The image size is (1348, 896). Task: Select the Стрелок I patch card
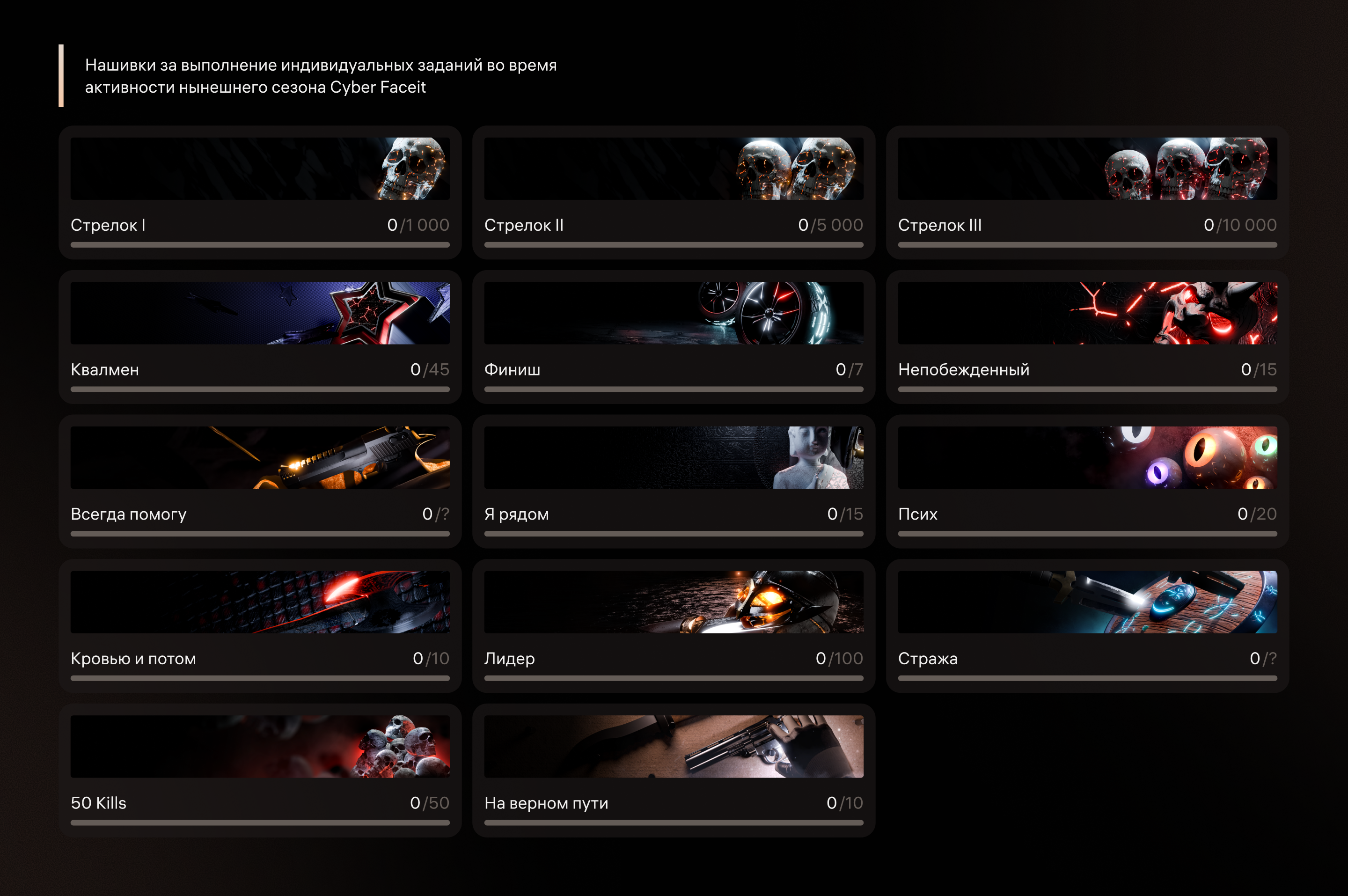tap(260, 192)
